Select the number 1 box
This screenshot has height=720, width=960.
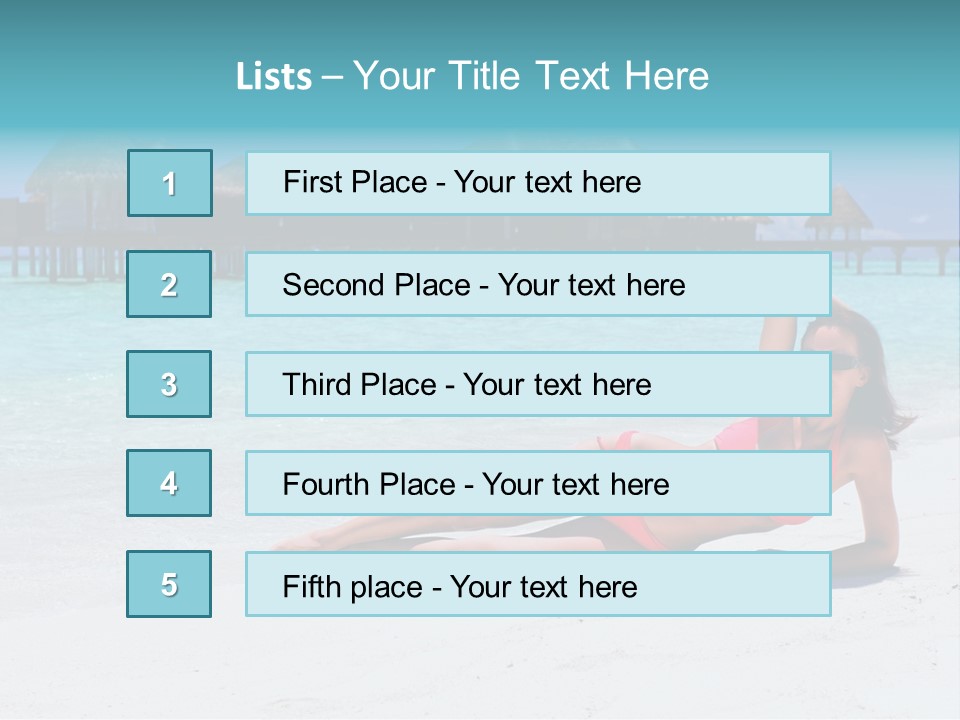pyautogui.click(x=170, y=183)
